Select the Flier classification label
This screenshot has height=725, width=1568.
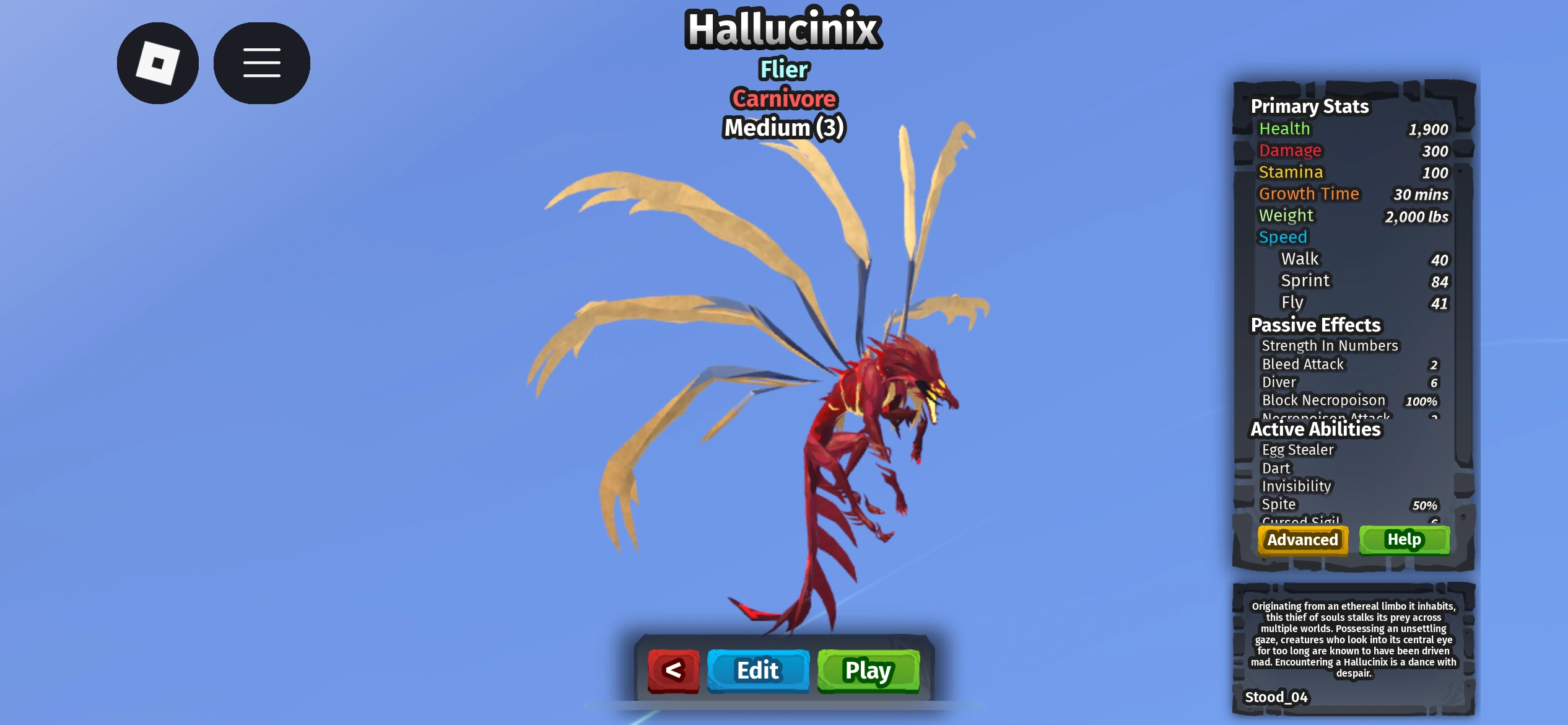[783, 69]
